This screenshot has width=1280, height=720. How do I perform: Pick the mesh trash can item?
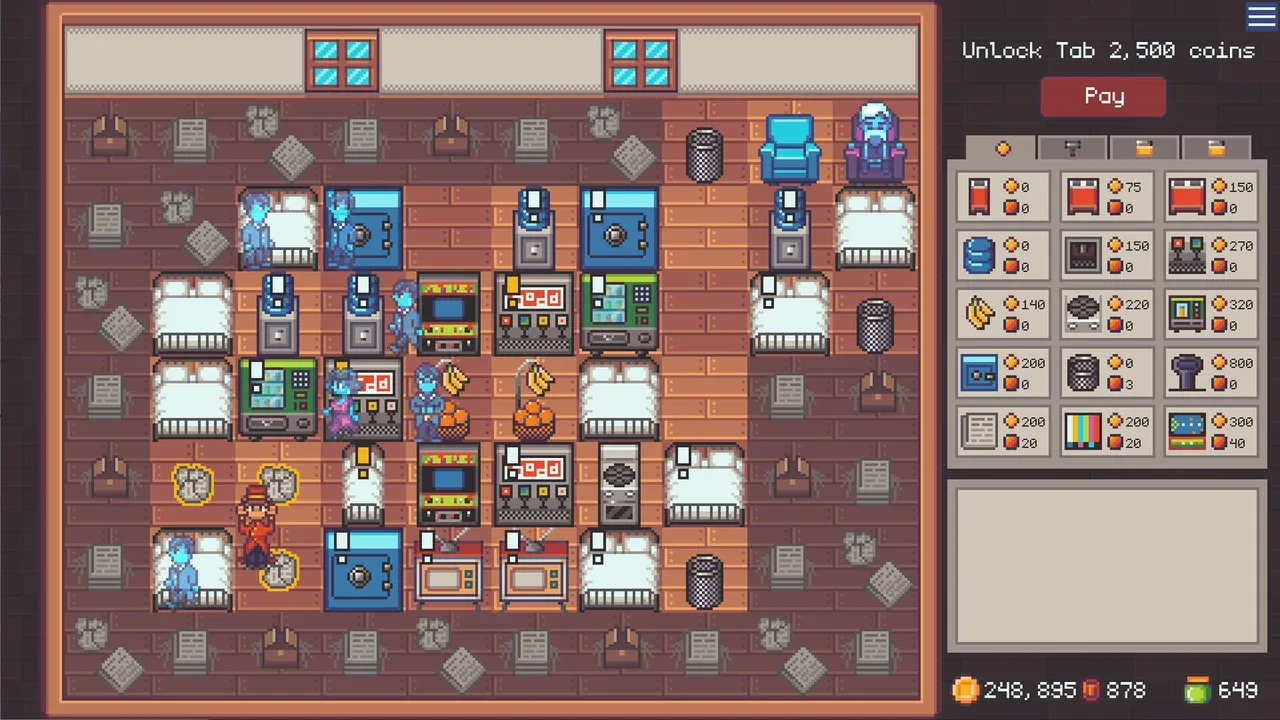click(x=1105, y=372)
